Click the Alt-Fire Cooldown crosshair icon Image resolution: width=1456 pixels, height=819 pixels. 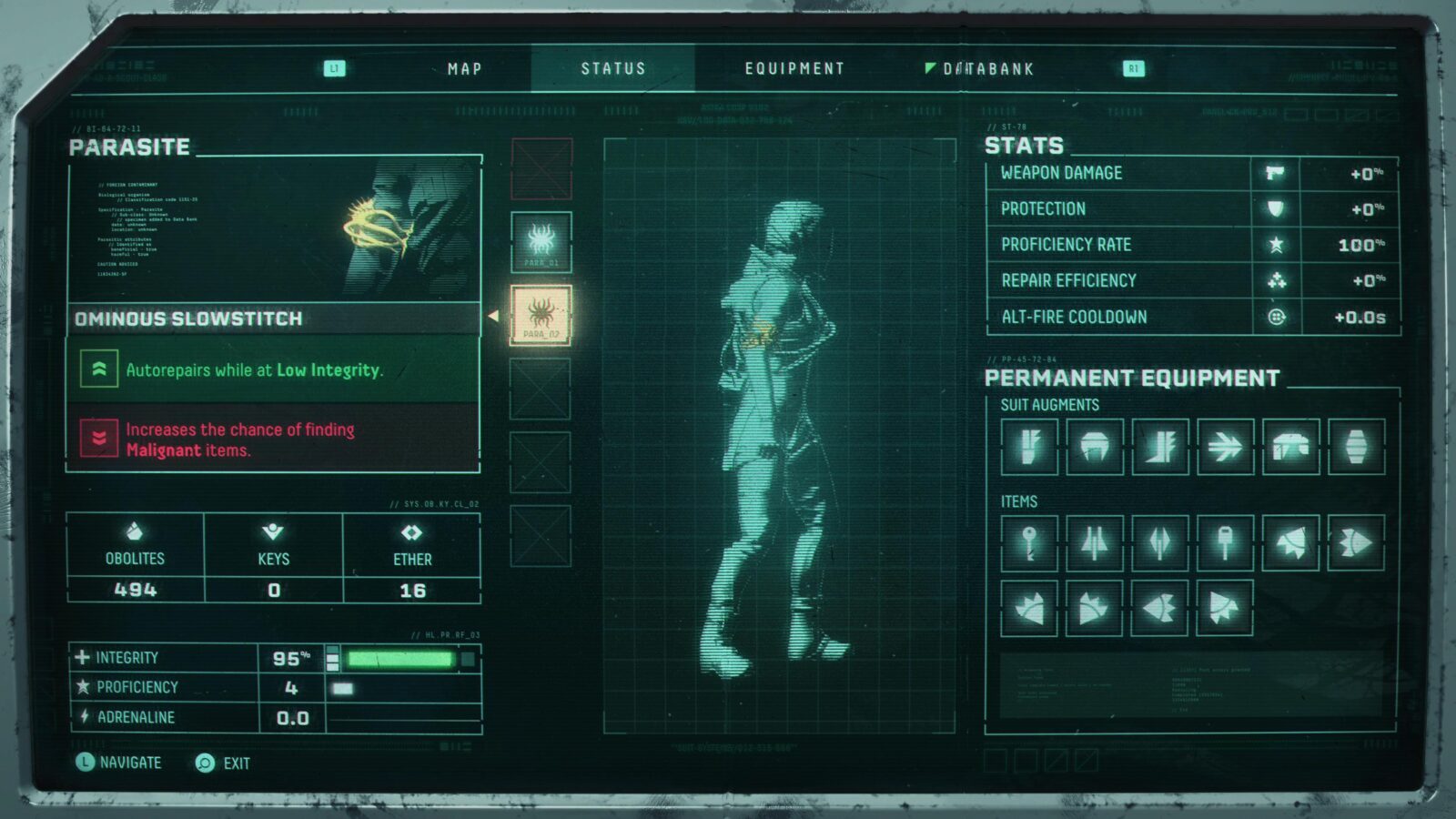1274,316
